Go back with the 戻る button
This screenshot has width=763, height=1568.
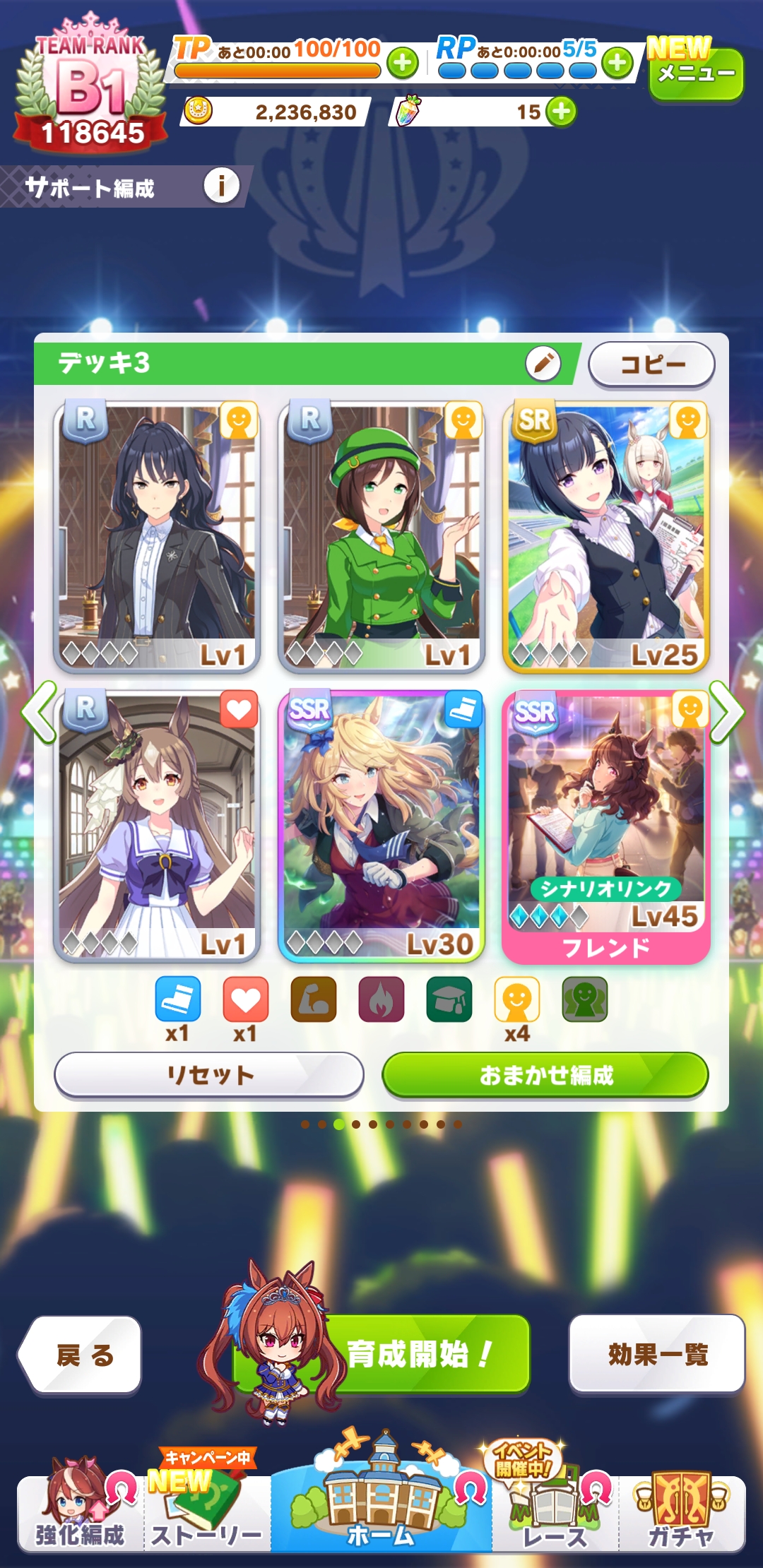pyautogui.click(x=81, y=1355)
